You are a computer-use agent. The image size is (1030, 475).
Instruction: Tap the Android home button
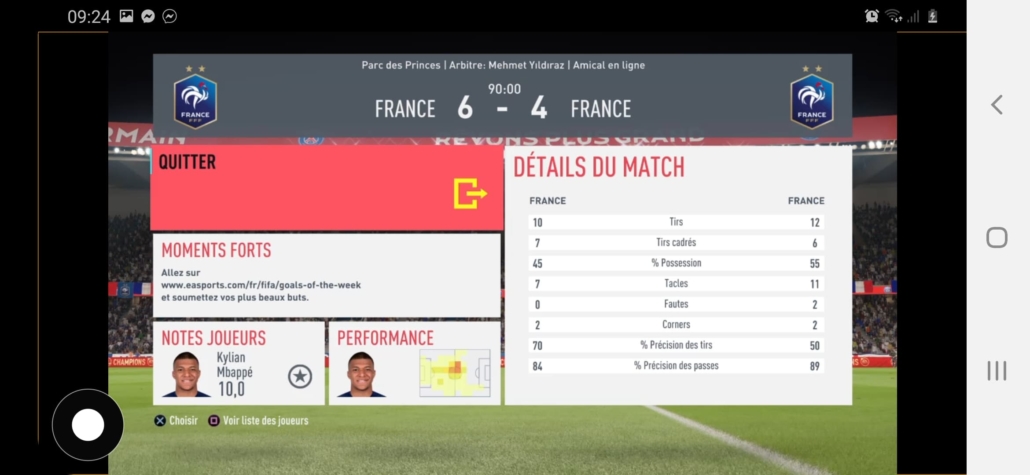[x=996, y=237]
